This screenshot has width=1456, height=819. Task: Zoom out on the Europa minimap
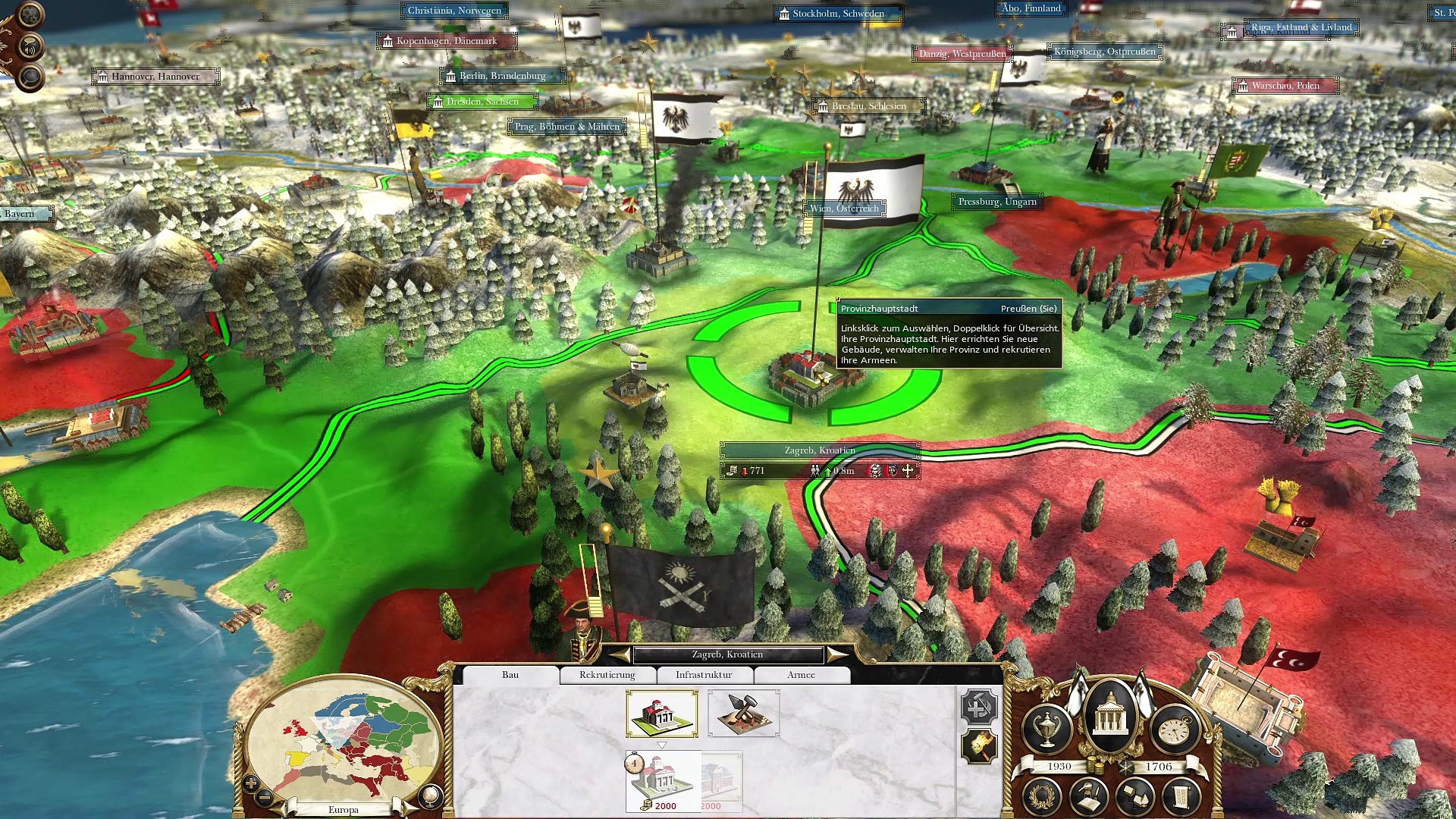coord(265,798)
